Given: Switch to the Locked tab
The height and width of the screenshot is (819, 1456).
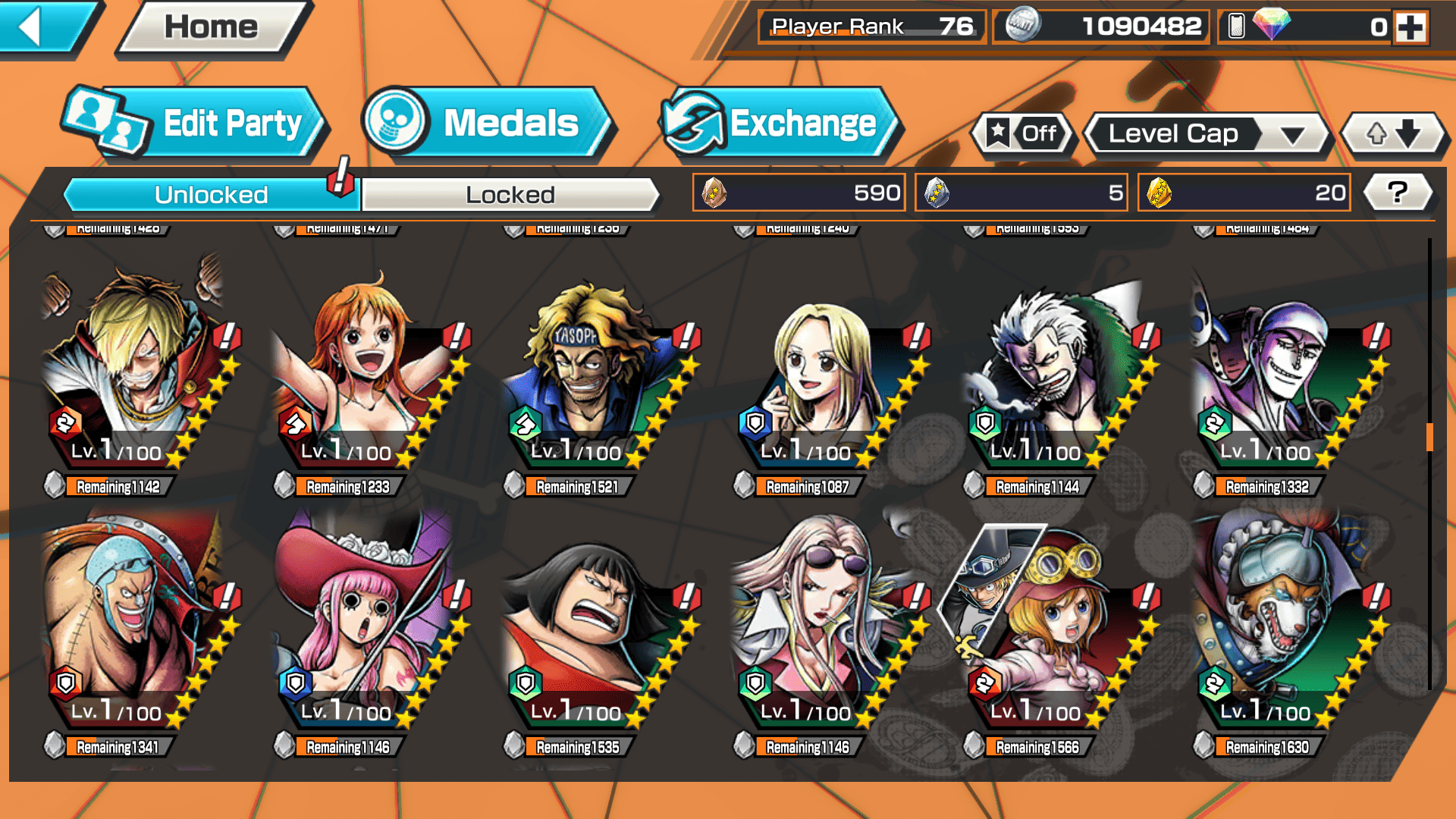Looking at the screenshot, I should pos(510,195).
